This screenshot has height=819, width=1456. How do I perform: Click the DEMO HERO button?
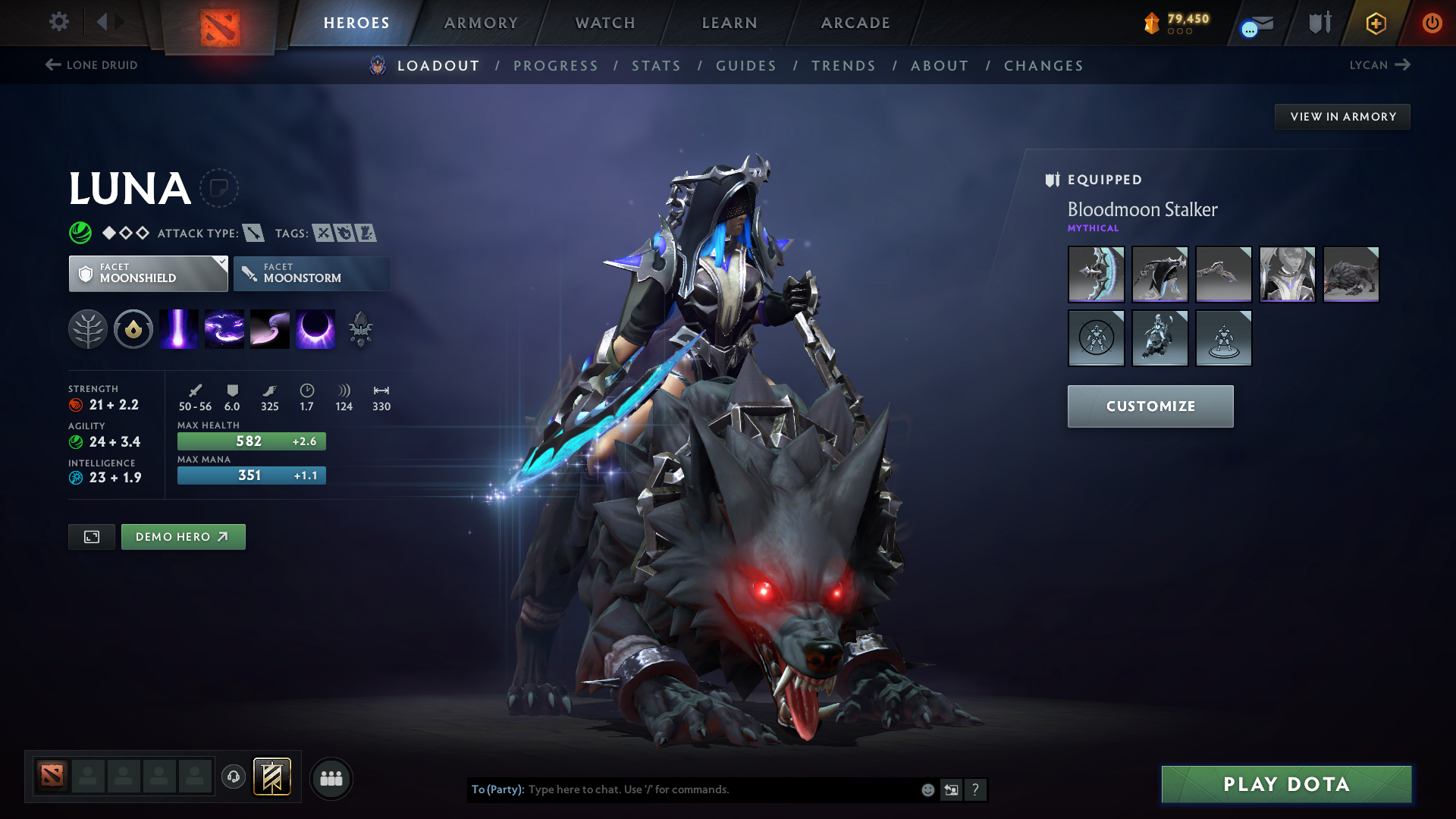183,536
